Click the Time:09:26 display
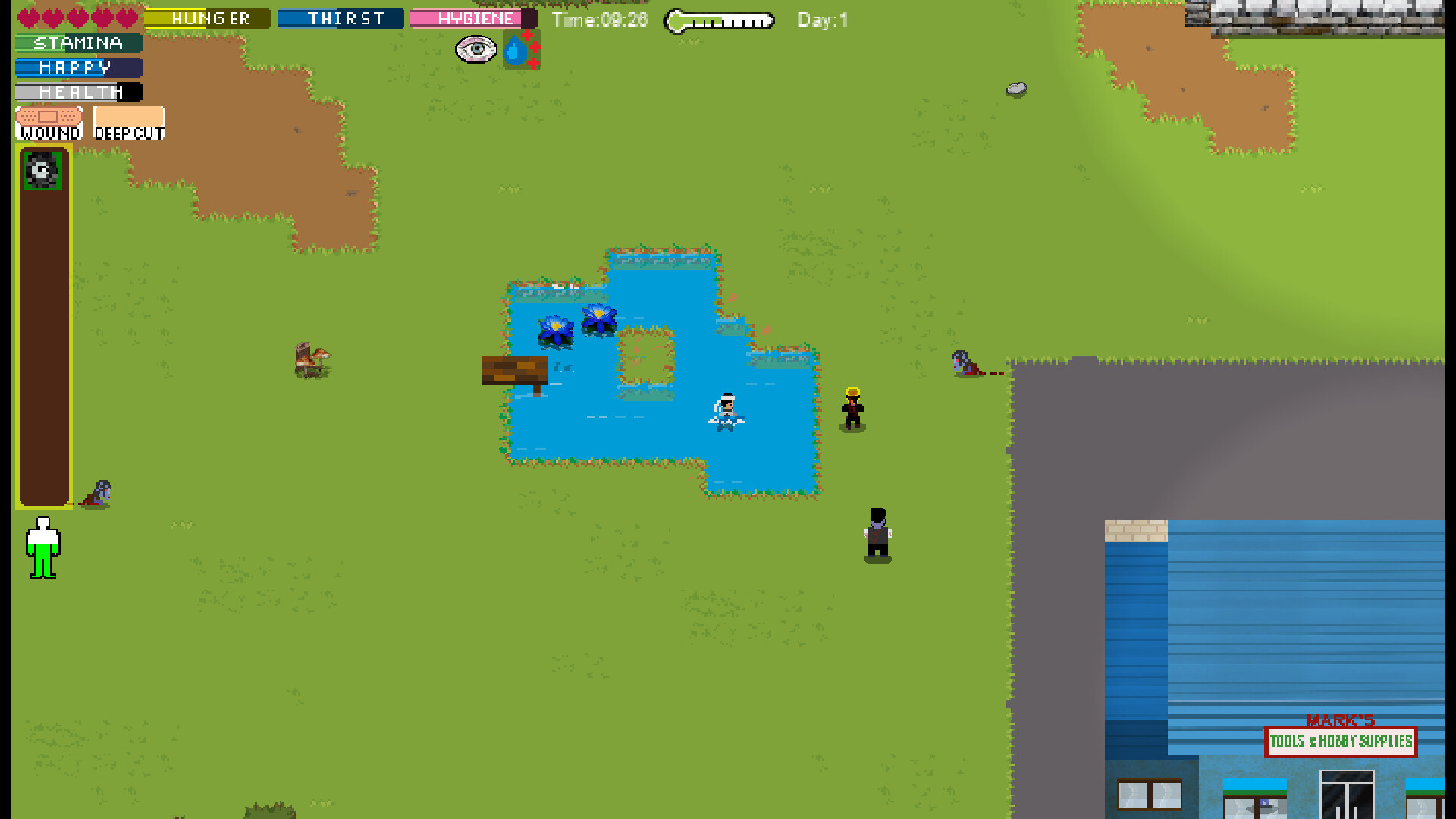 600,20
